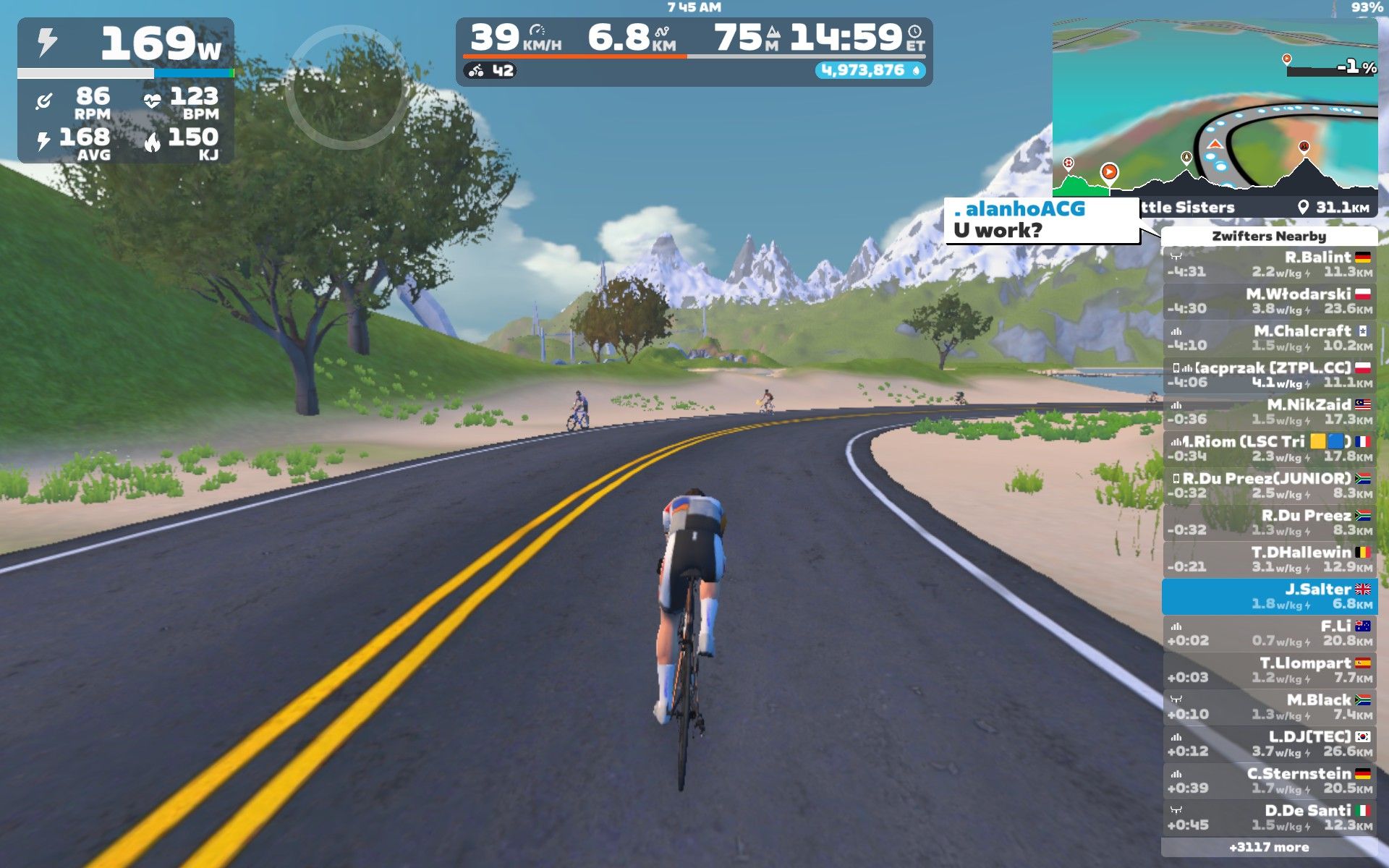1389x868 pixels.
Task: Choose M.Black in rider list
Action: [x=1270, y=707]
